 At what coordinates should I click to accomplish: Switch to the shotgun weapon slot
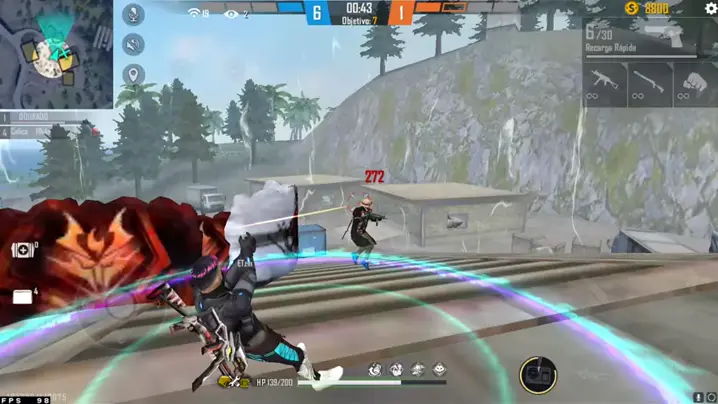[650, 81]
